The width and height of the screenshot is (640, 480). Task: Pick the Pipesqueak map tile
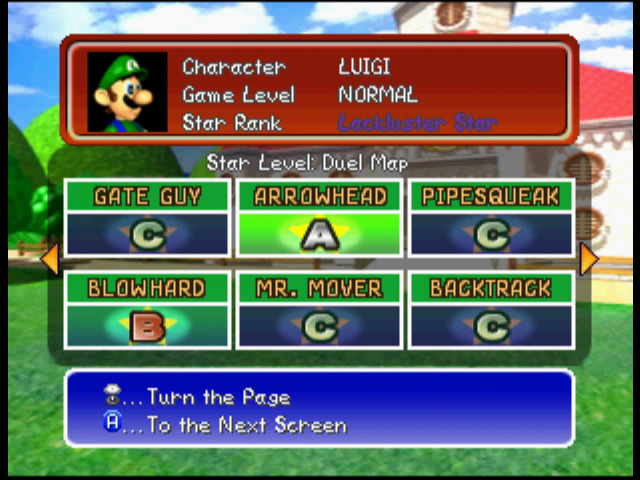pyautogui.click(x=491, y=218)
